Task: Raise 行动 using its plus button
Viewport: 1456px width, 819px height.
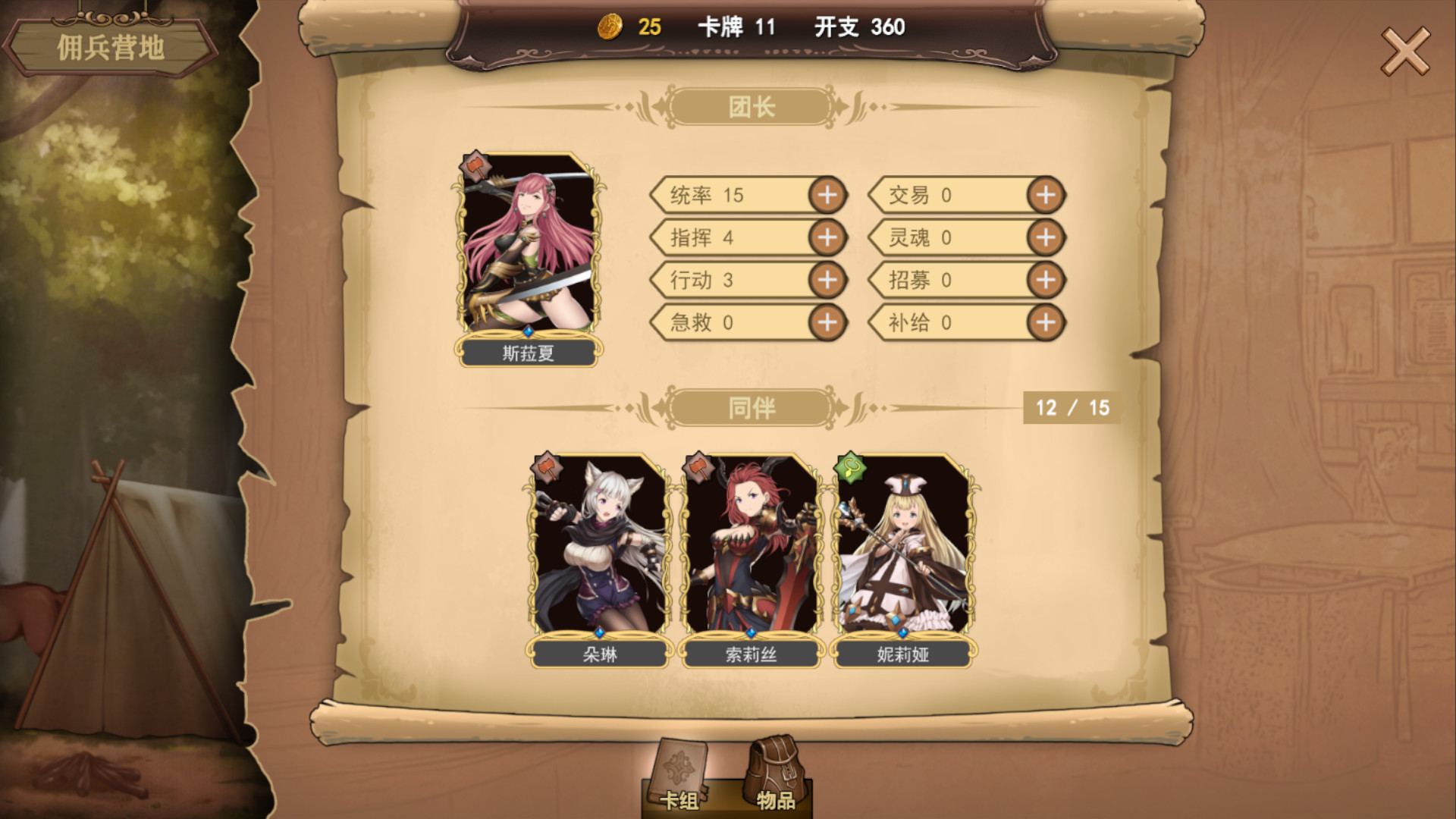Action: coord(827,280)
